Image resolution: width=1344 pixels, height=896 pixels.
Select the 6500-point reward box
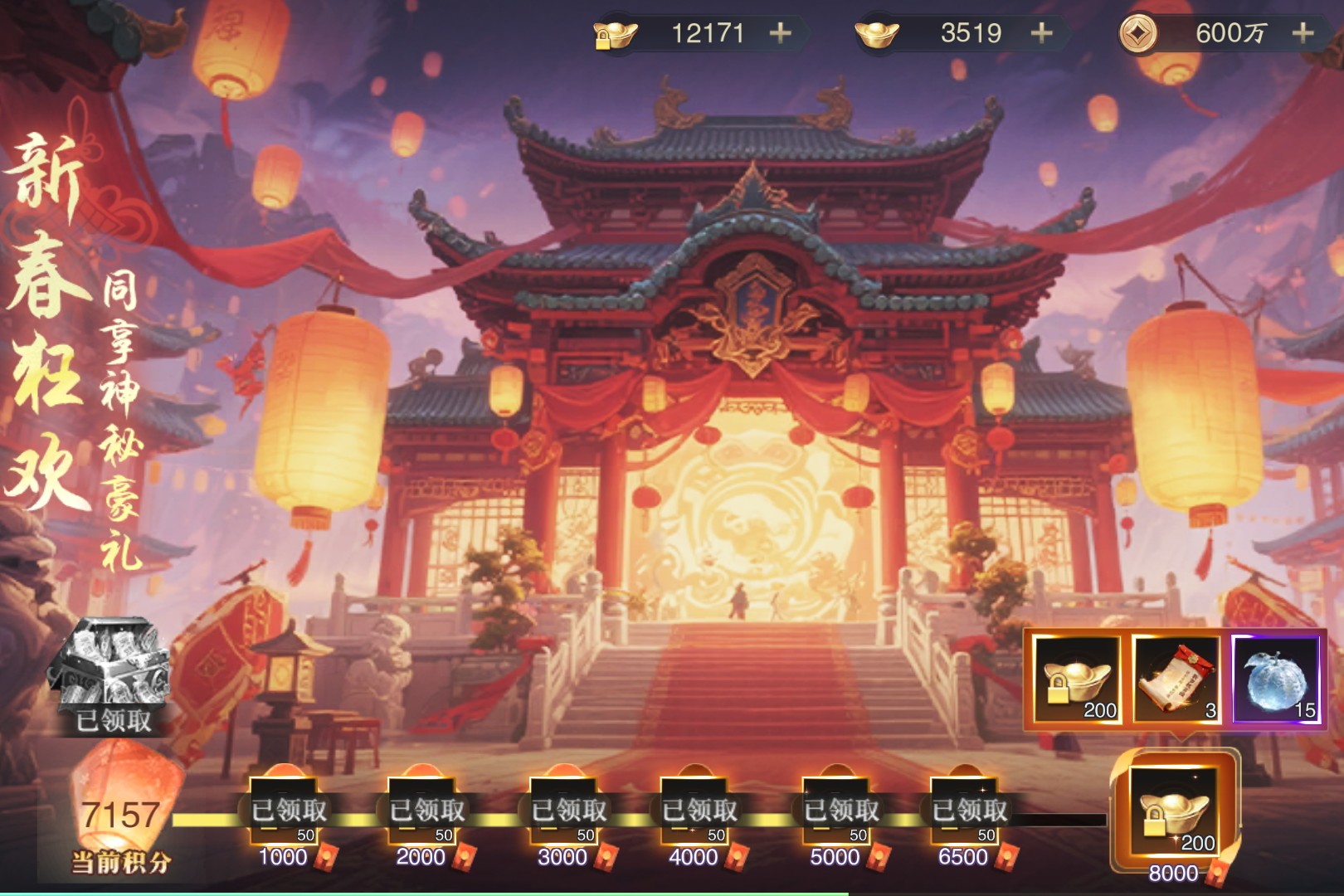coord(965,811)
